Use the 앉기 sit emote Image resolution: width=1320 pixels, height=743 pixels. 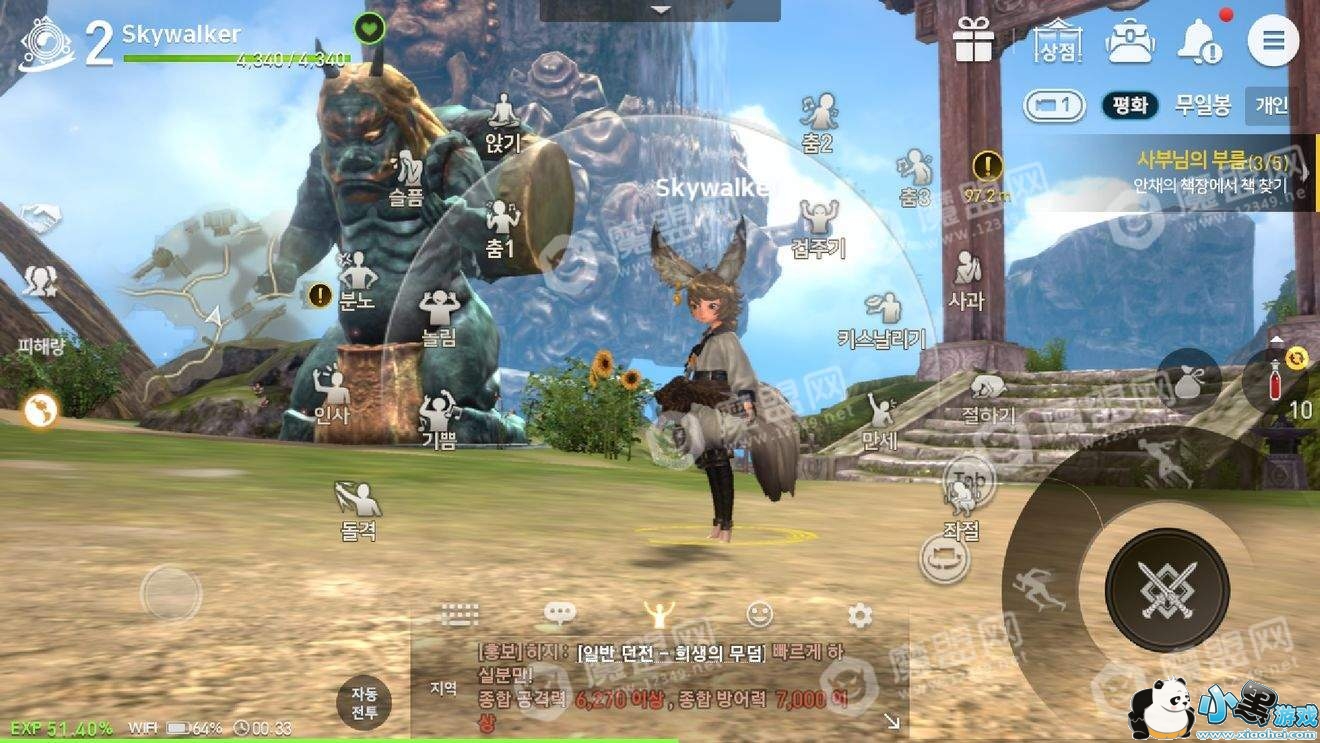tap(503, 120)
